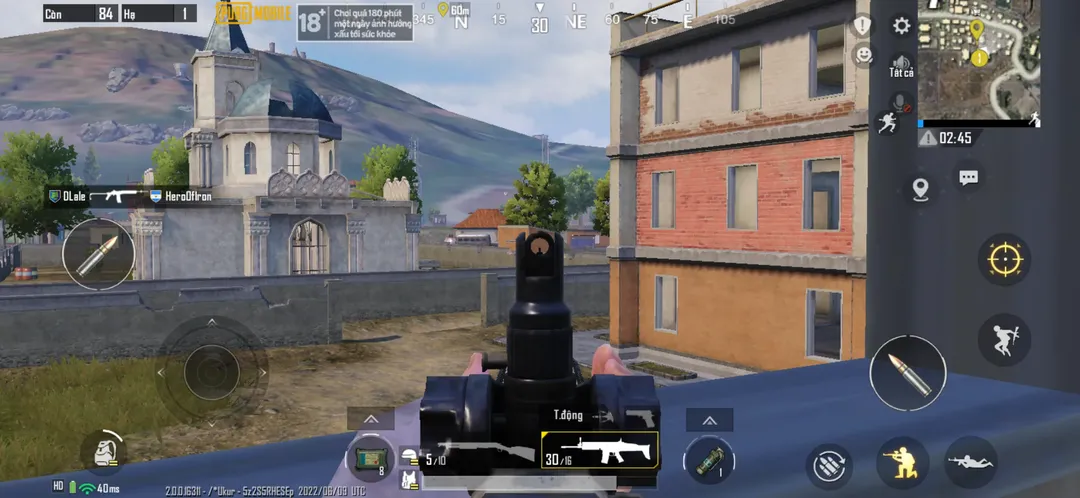1080x498 pixels.
Task: Select the smoke grenade throwable
Action: (x=708, y=458)
